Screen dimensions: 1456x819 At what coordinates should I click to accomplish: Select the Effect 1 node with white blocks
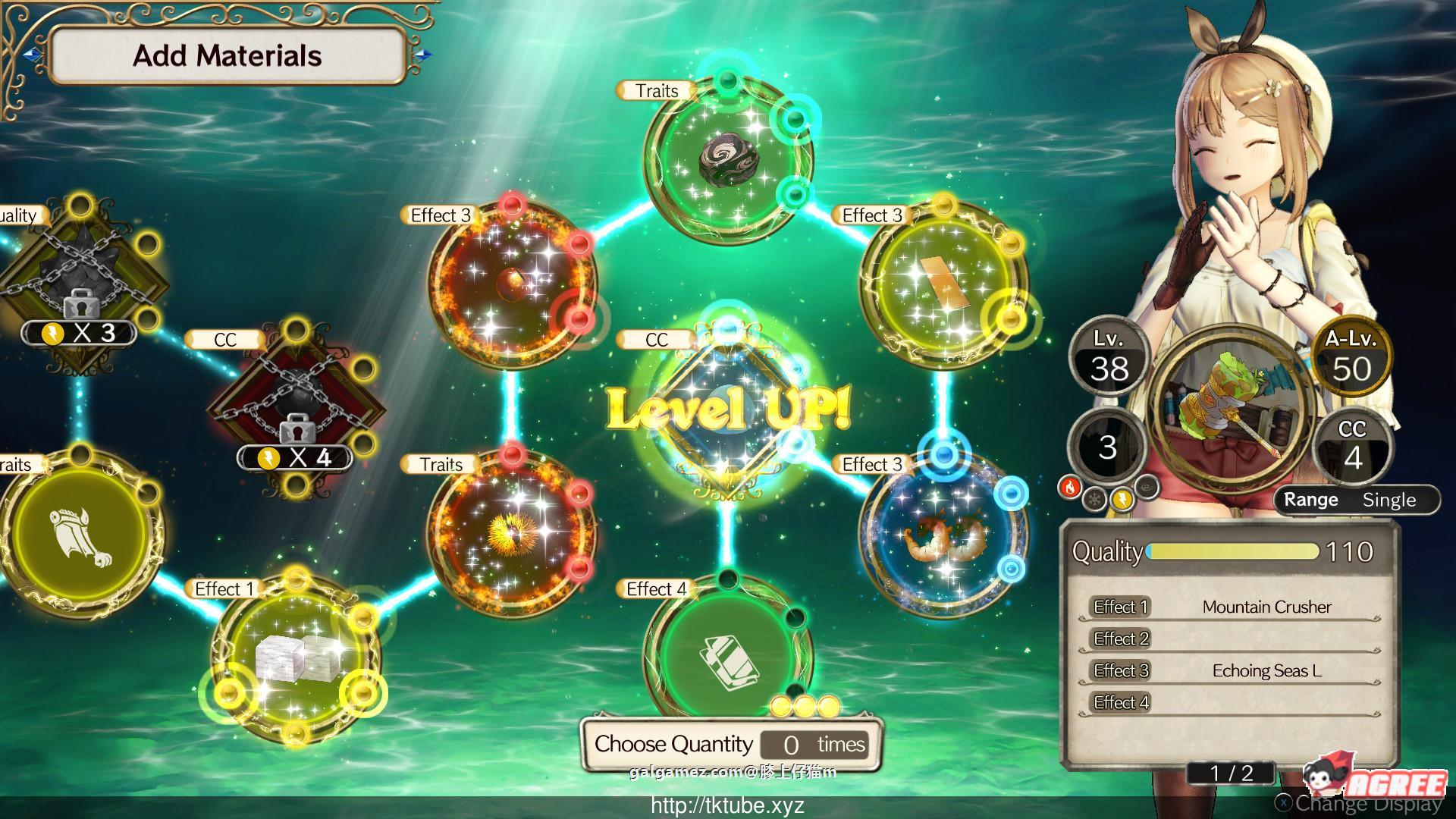pyautogui.click(x=296, y=656)
